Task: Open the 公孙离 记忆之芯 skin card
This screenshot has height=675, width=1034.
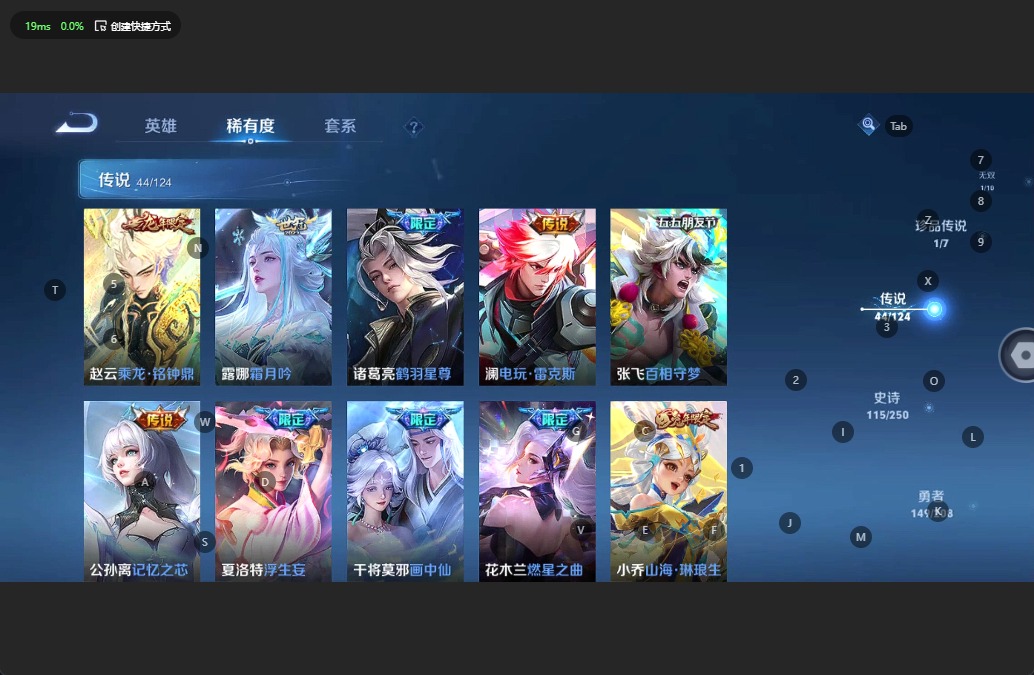Action: (x=142, y=490)
